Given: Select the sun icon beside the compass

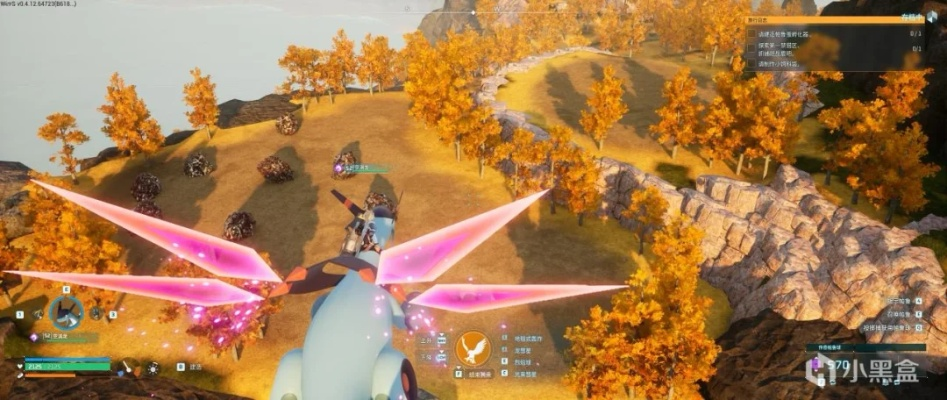Looking at the screenshot, I should (x=152, y=367).
